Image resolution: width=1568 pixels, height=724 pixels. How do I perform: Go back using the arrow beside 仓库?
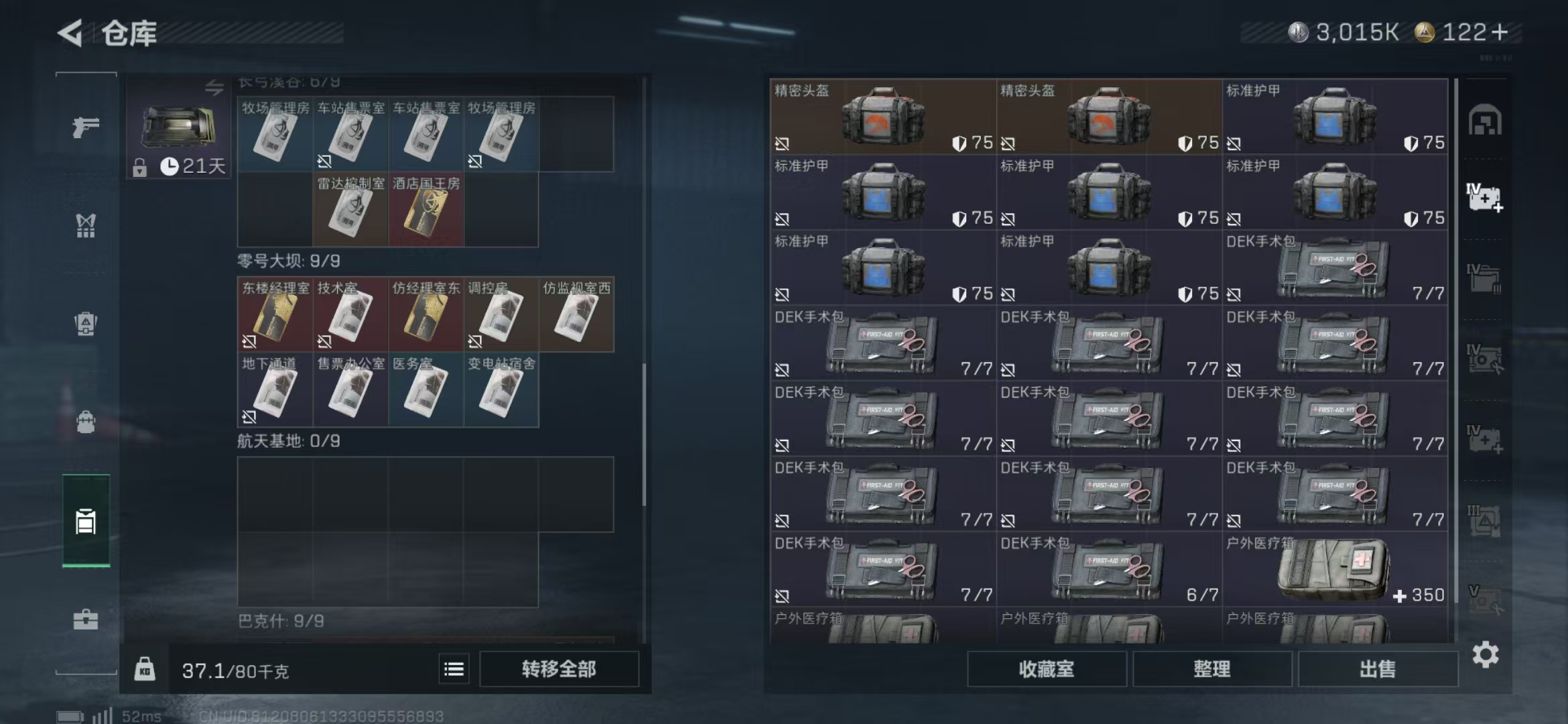(x=70, y=32)
